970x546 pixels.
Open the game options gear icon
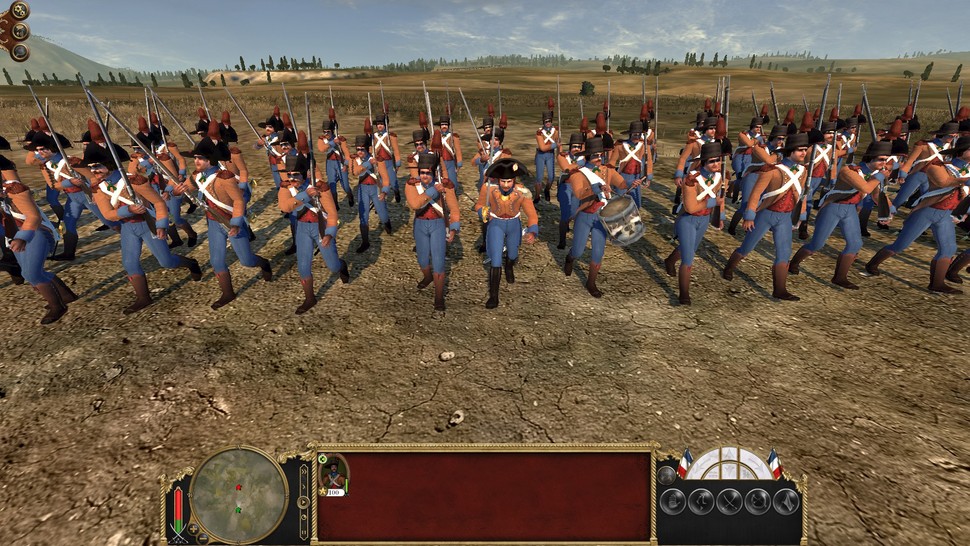click(19, 10)
